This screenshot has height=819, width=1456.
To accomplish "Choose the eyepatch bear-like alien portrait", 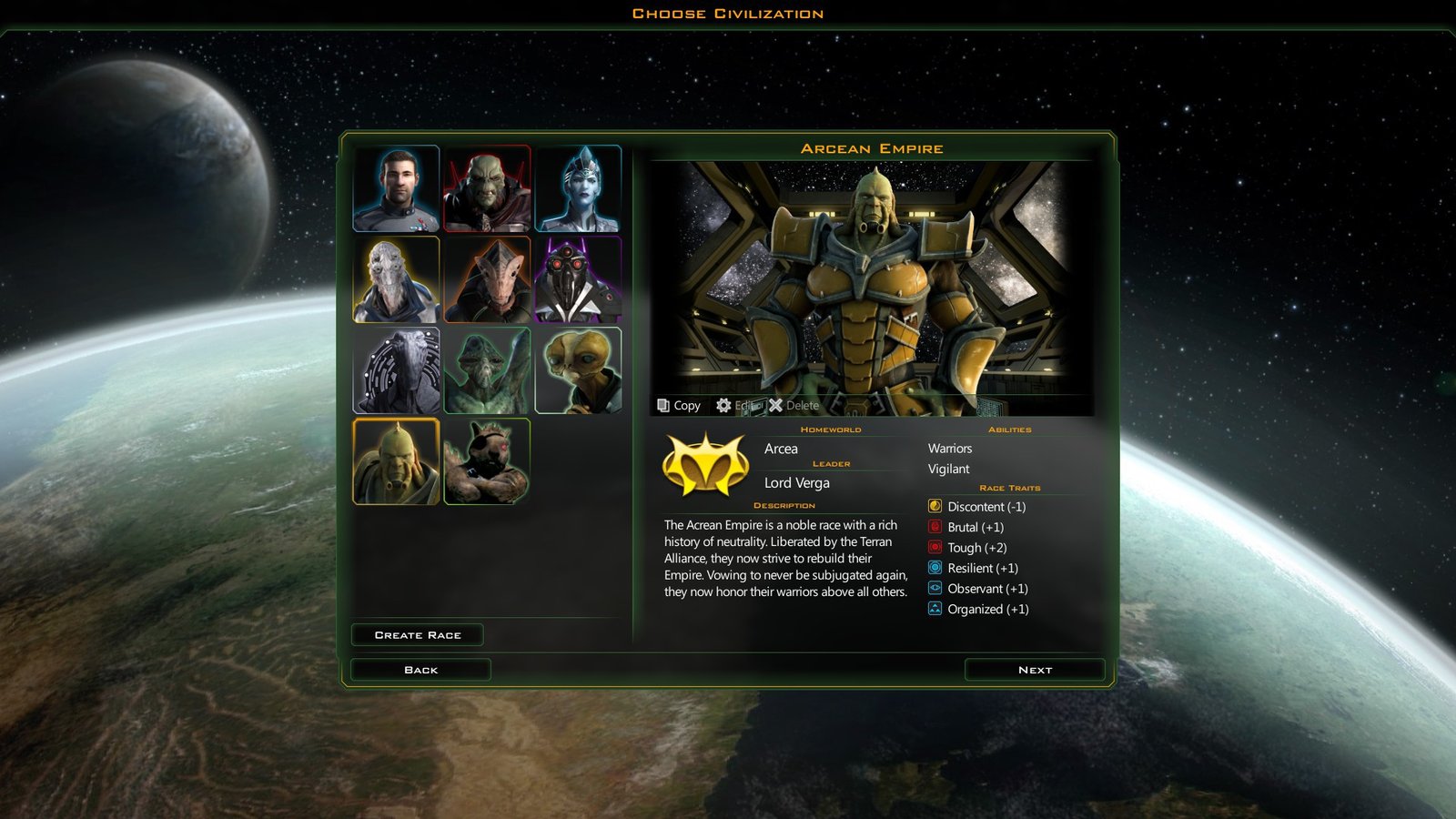I will [x=487, y=461].
